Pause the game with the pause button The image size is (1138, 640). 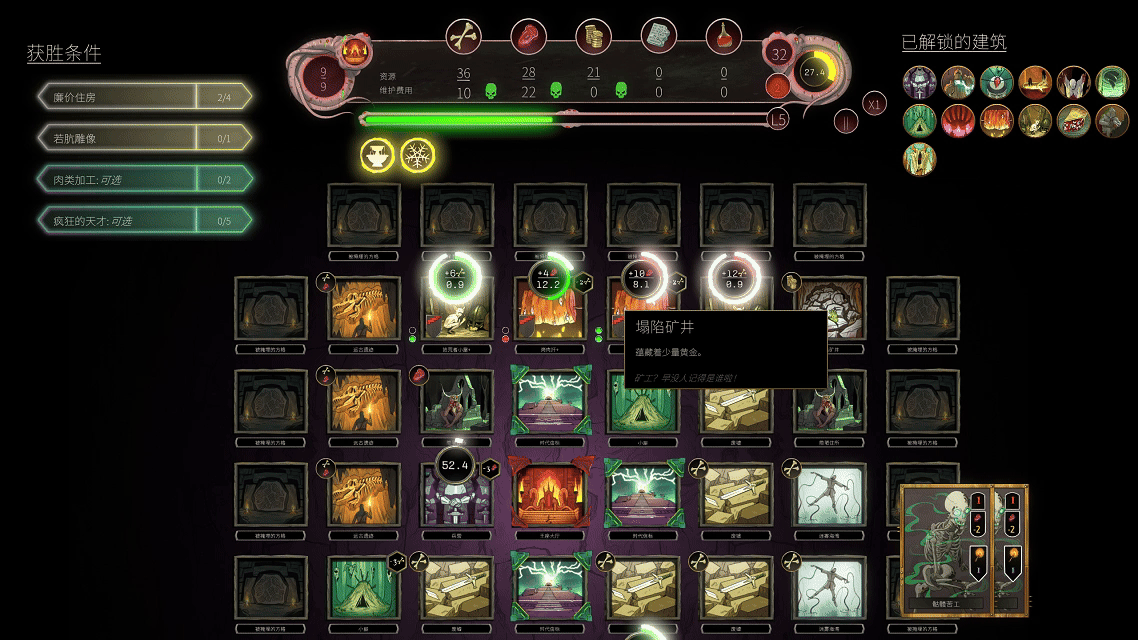(847, 121)
